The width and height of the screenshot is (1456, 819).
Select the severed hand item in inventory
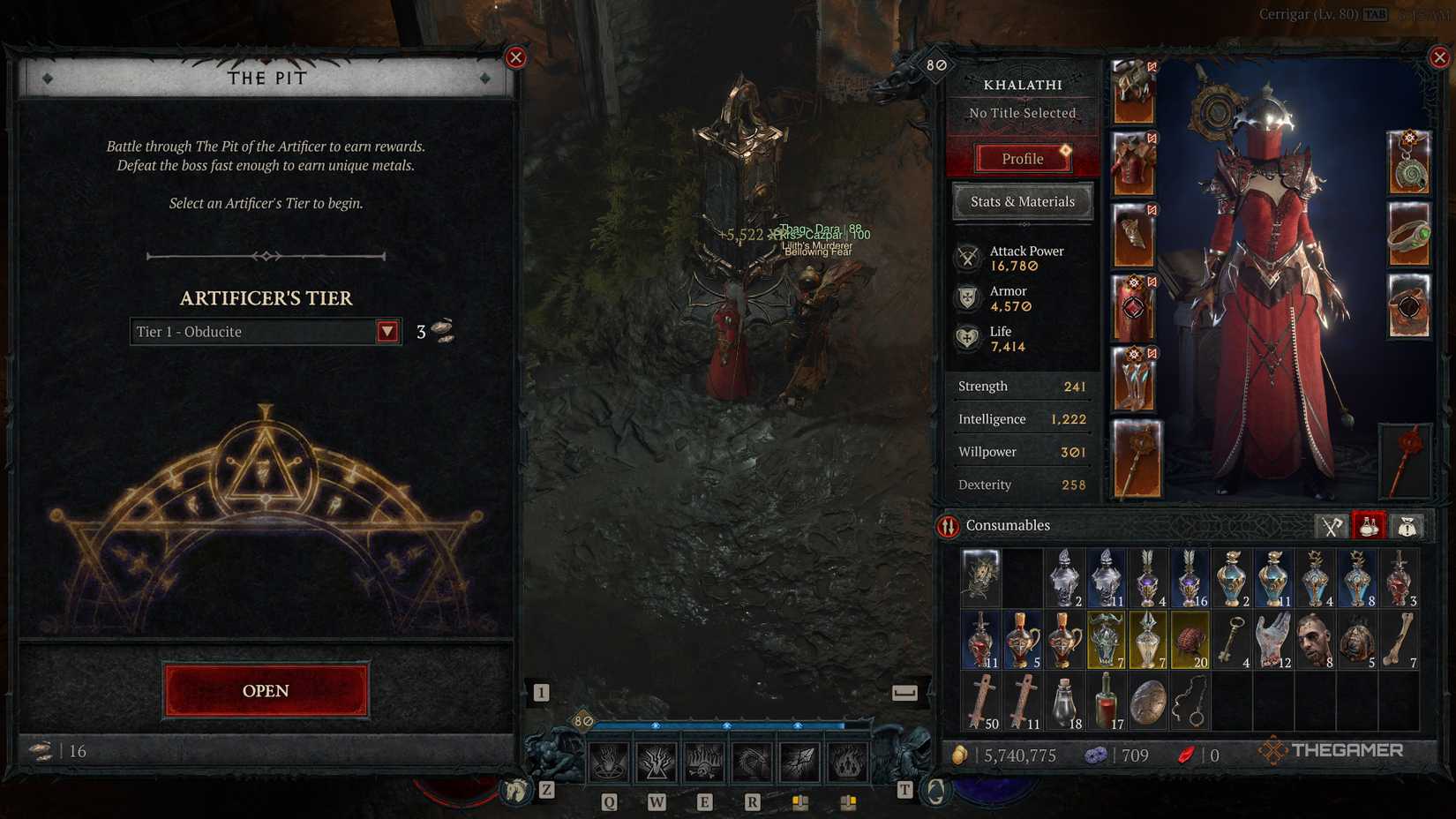coord(1272,639)
